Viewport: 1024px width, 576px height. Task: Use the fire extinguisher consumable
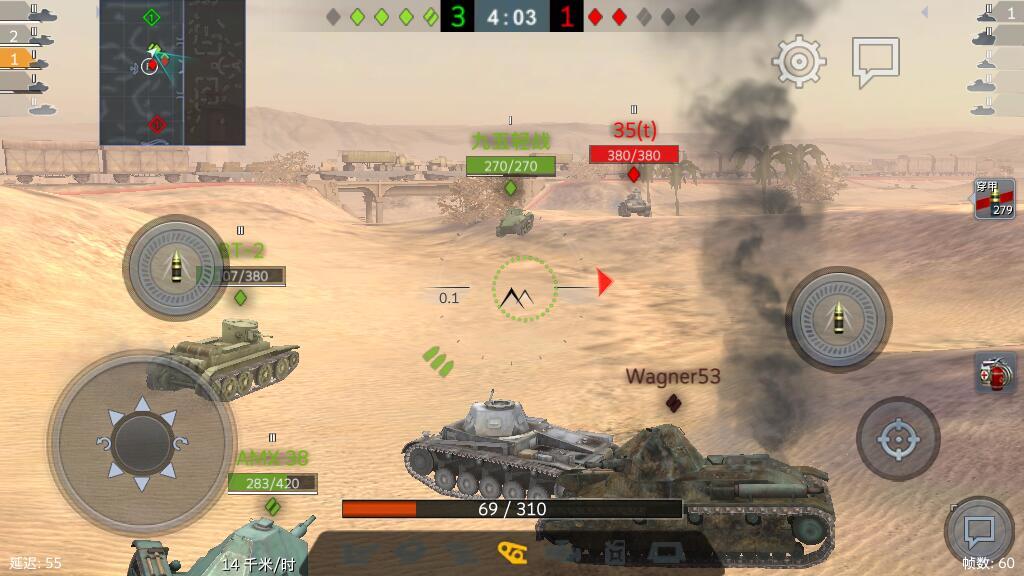click(994, 371)
